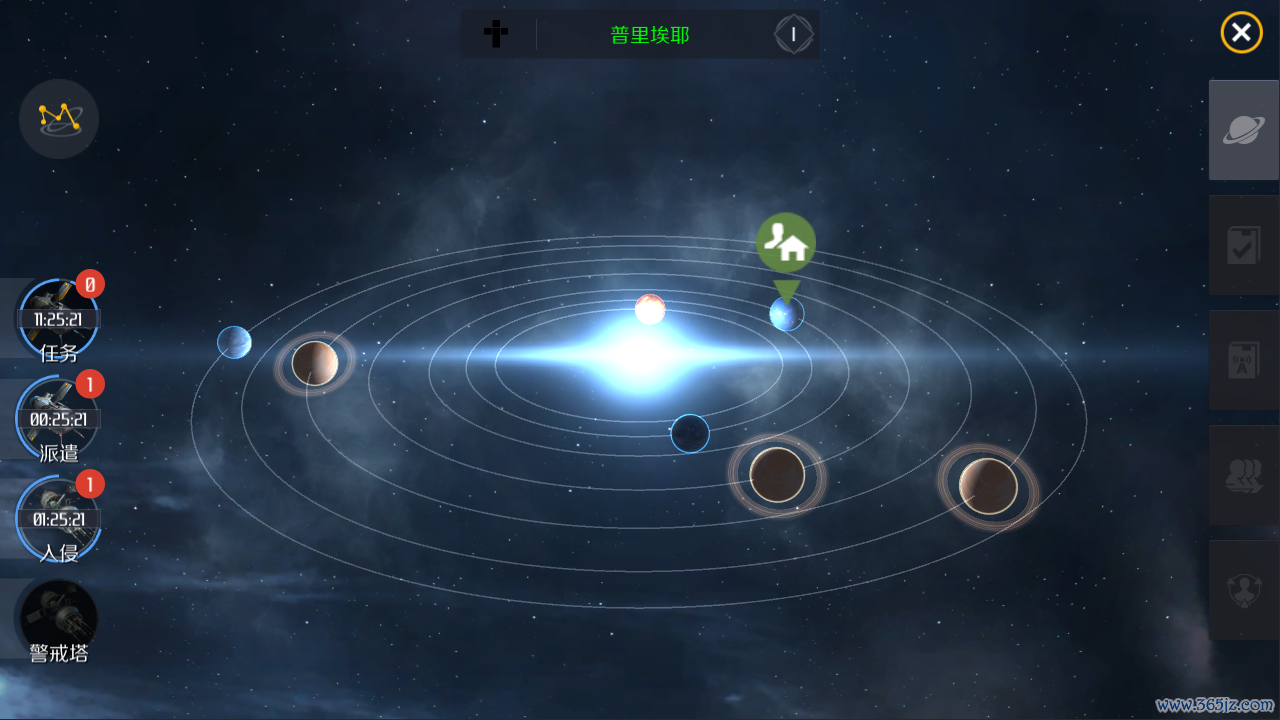Click the system name 普里埃耶
The height and width of the screenshot is (720, 1280).
click(x=650, y=35)
